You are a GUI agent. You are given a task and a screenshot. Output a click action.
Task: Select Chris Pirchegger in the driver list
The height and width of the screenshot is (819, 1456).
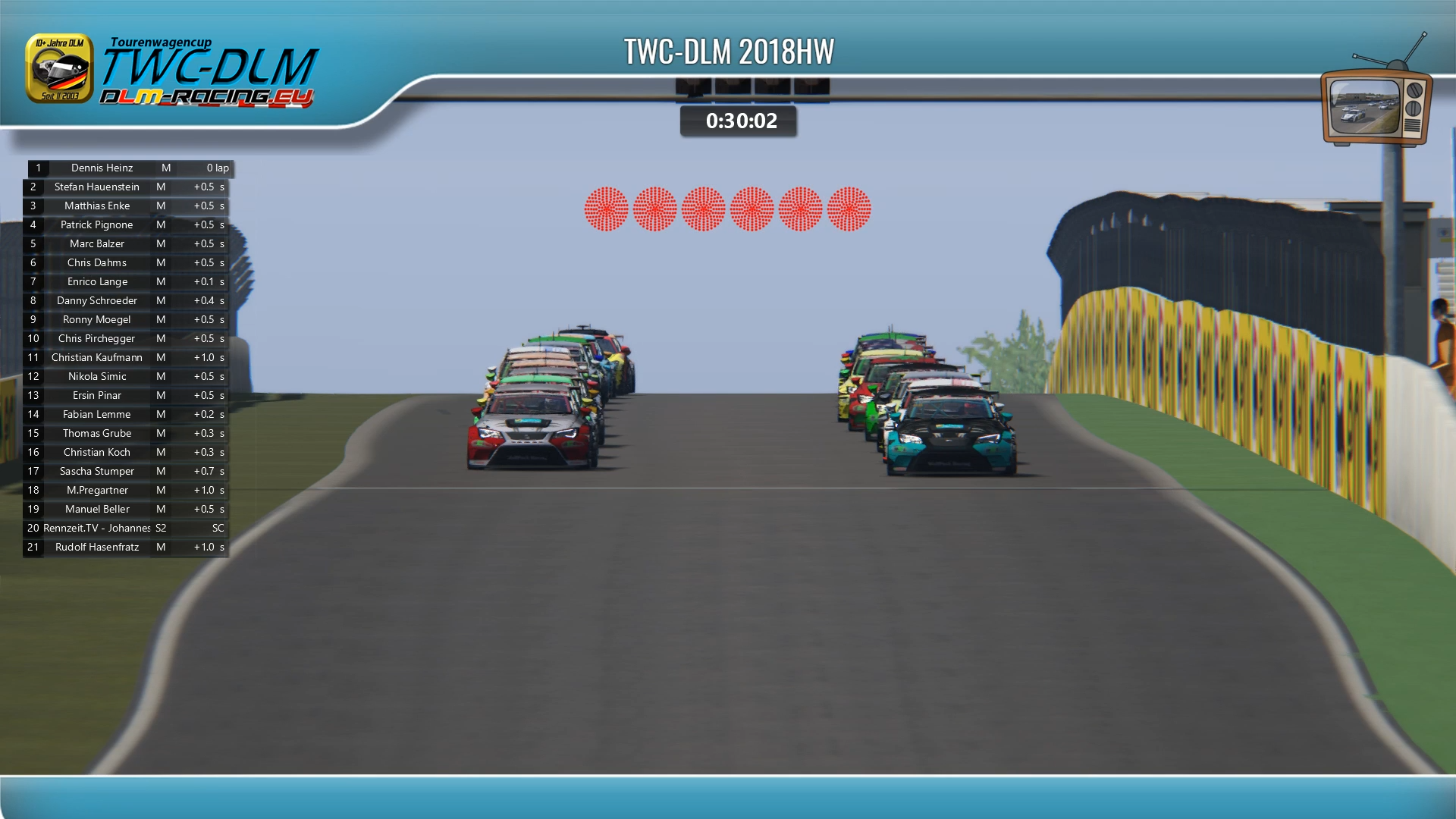click(97, 339)
